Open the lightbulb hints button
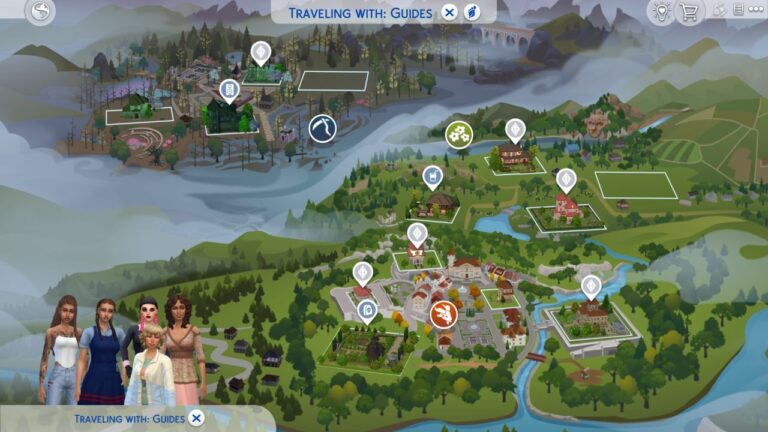Screen dimensions: 768x432 click(660, 12)
